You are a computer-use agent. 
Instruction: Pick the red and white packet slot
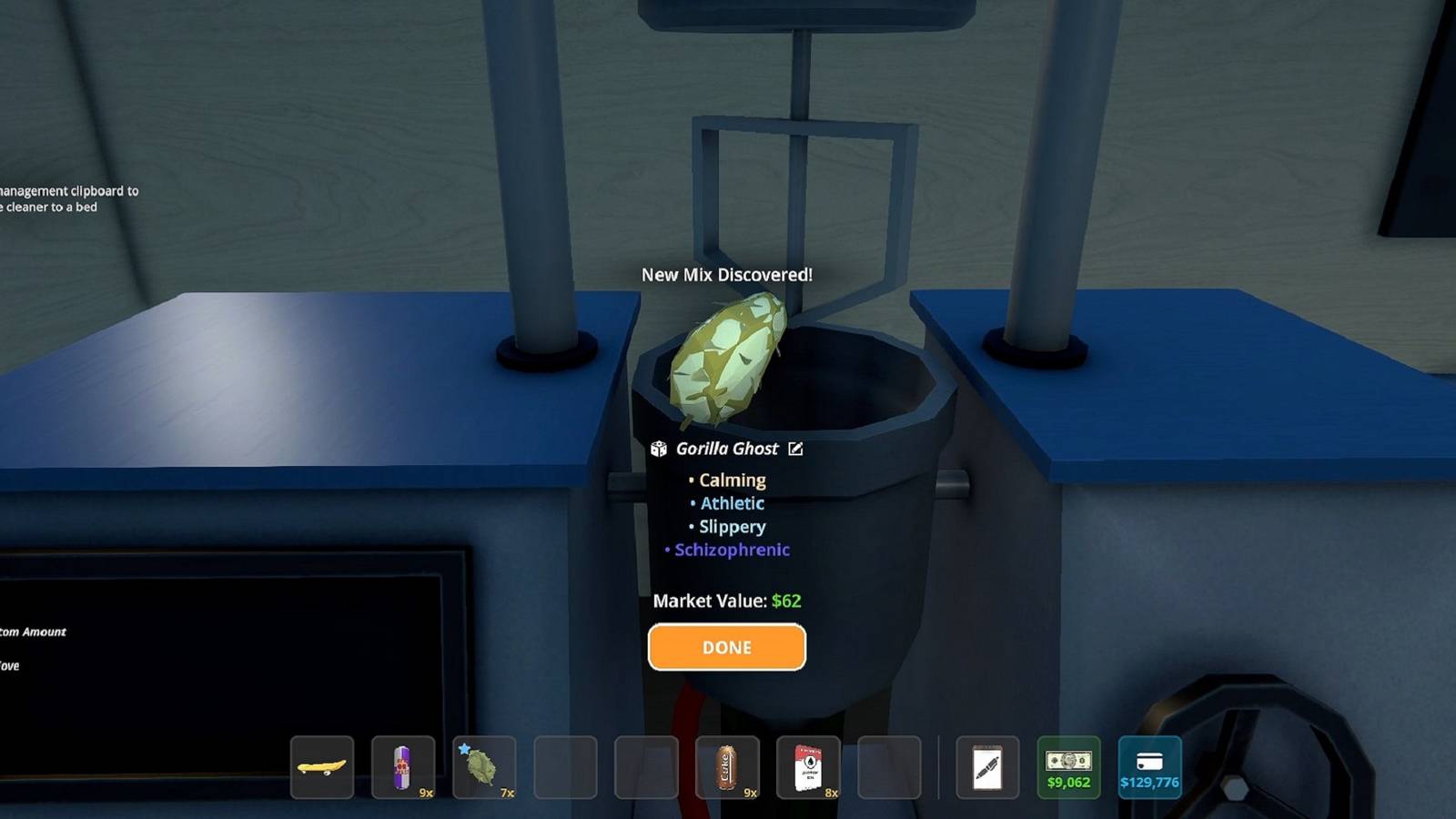[808, 767]
